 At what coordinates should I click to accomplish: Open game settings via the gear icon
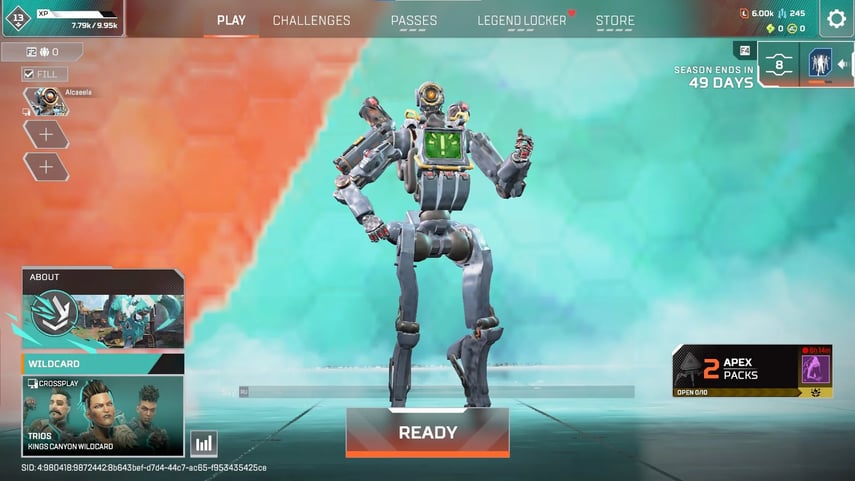[x=836, y=19]
